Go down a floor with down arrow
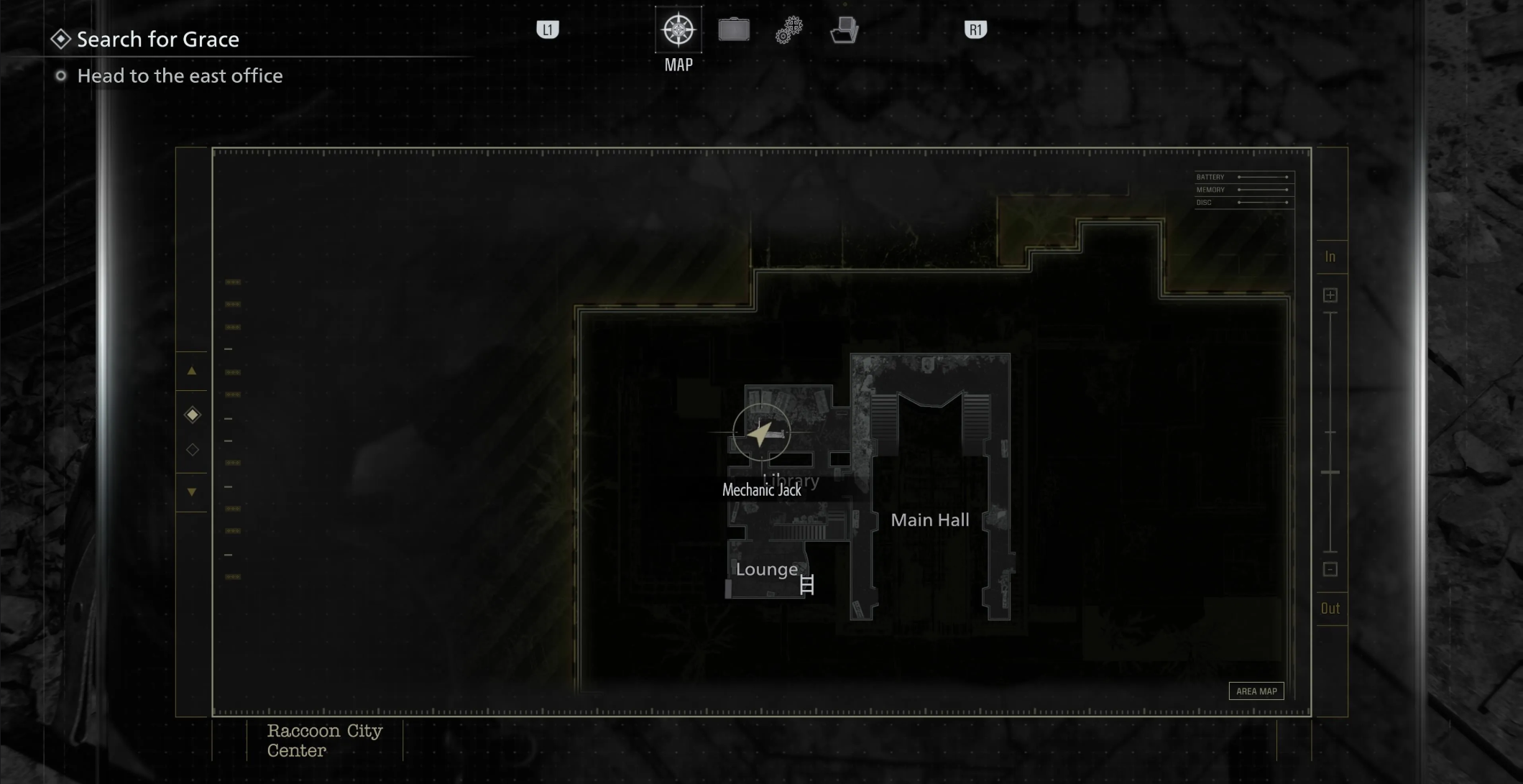The height and width of the screenshot is (784, 1523). (192, 492)
